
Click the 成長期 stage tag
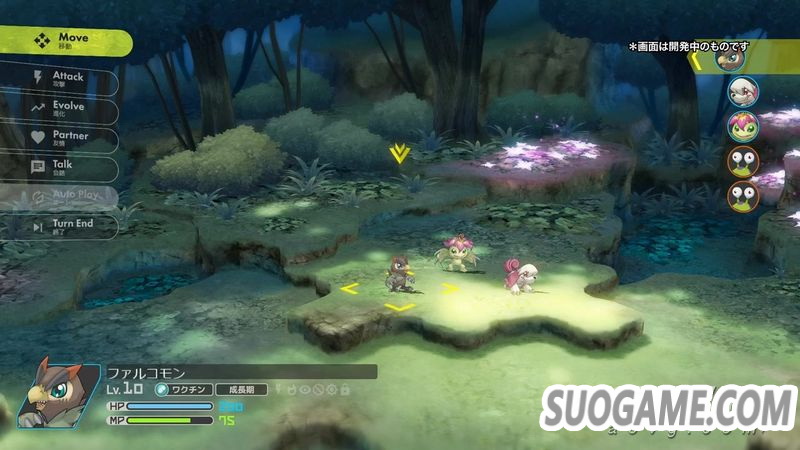point(241,388)
